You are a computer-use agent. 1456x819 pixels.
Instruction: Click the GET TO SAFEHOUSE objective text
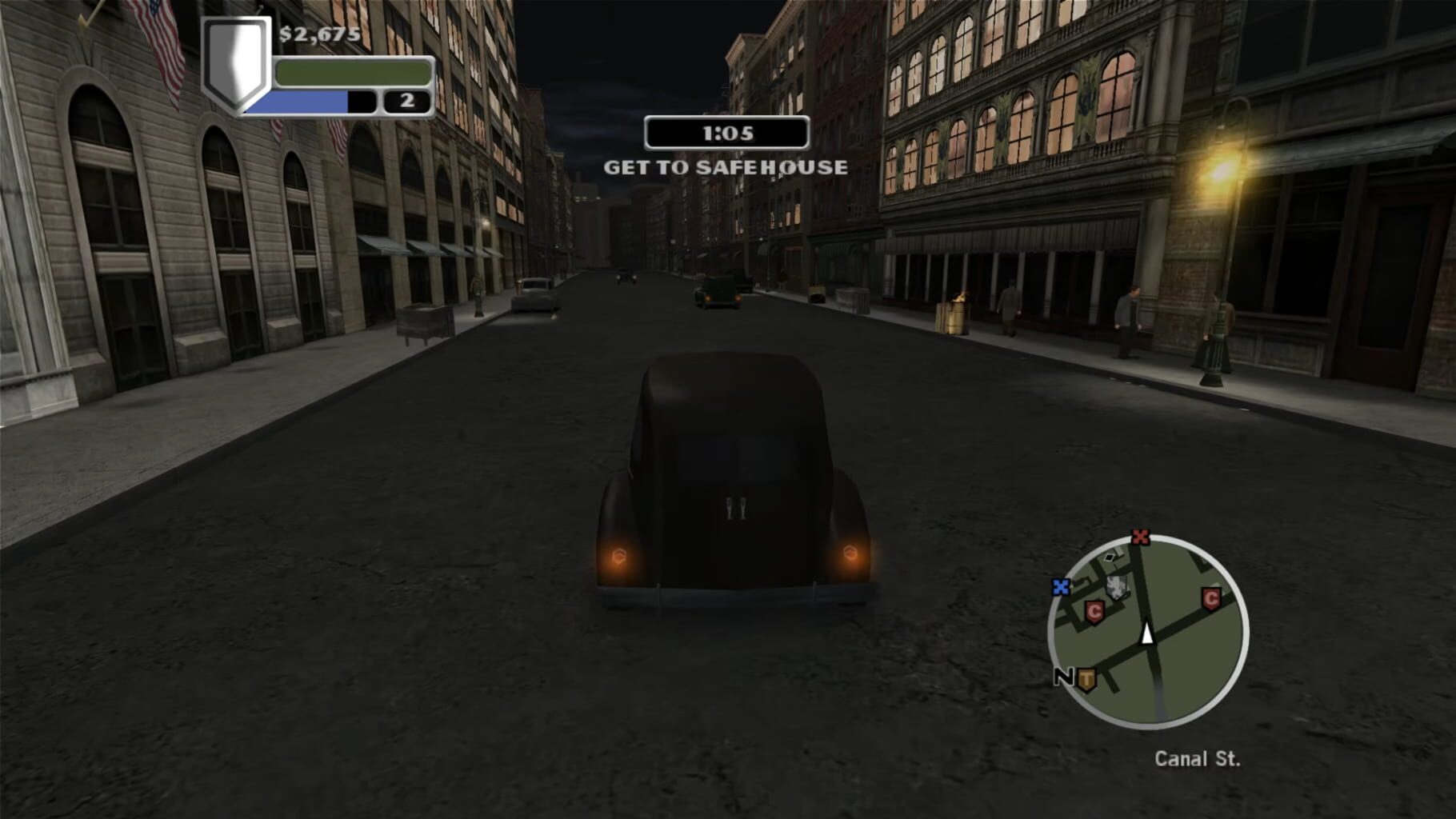tap(726, 167)
